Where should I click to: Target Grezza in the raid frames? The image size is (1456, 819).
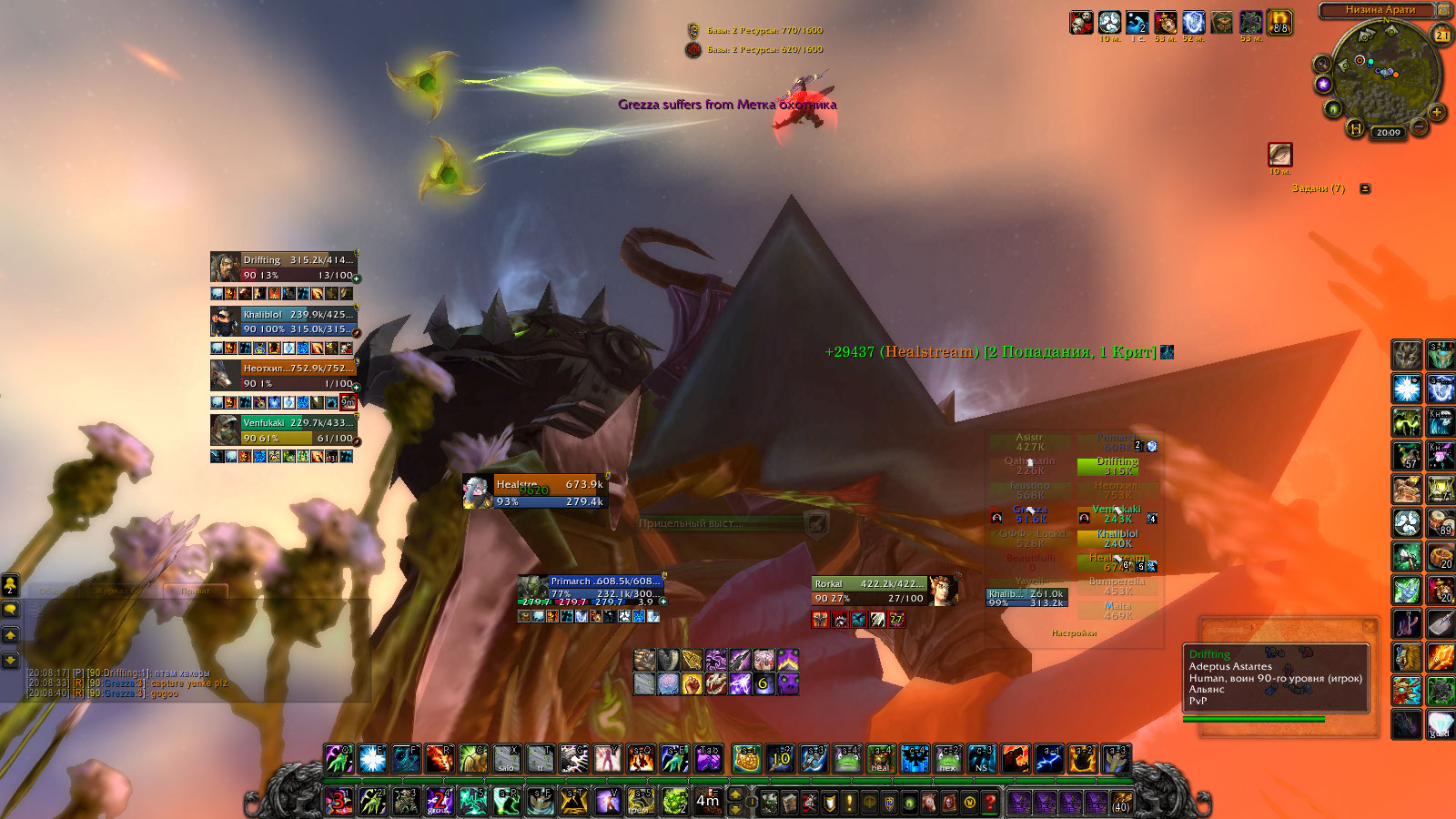[1030, 514]
